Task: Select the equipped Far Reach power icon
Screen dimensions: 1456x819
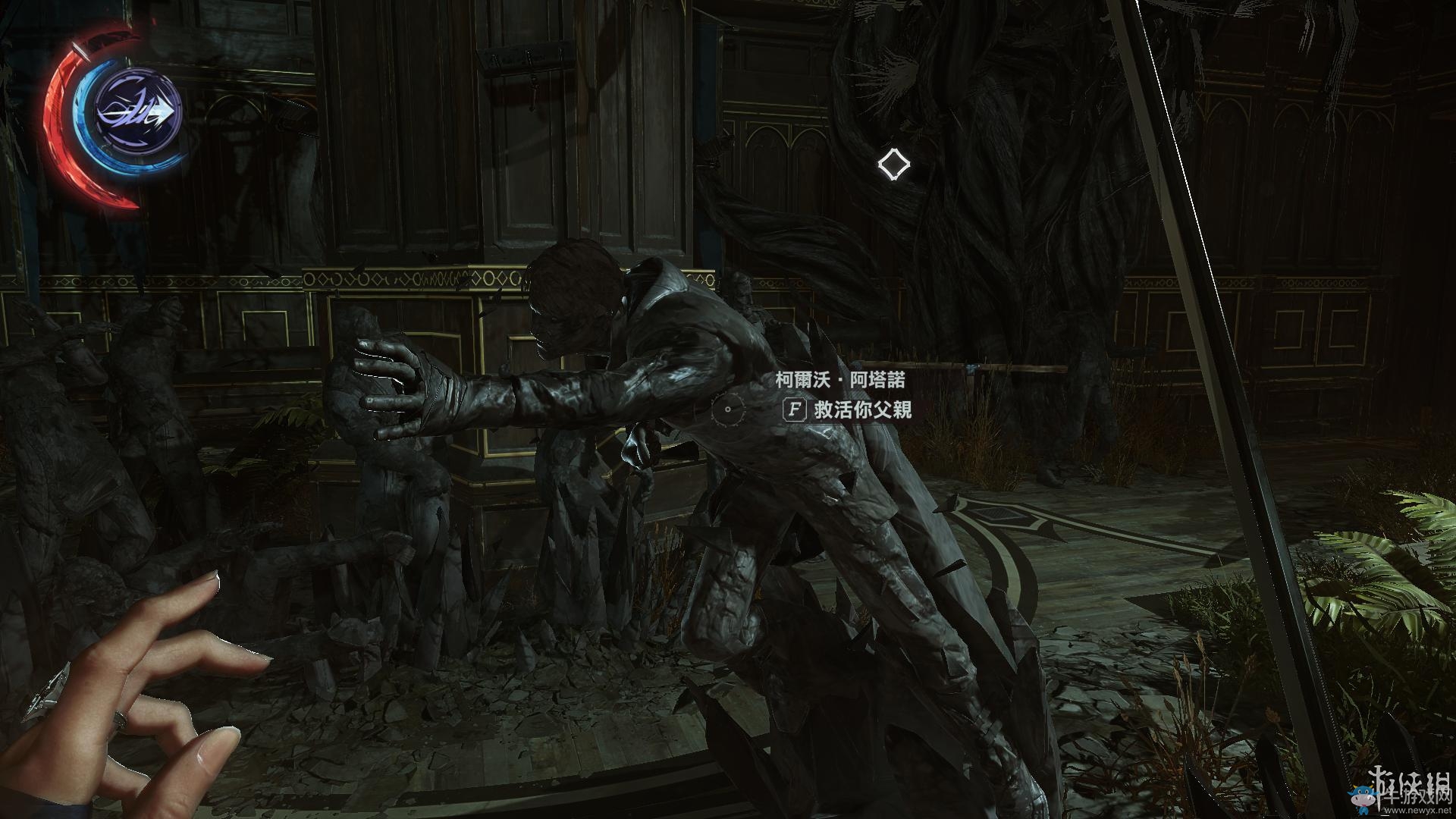Action: (139, 114)
